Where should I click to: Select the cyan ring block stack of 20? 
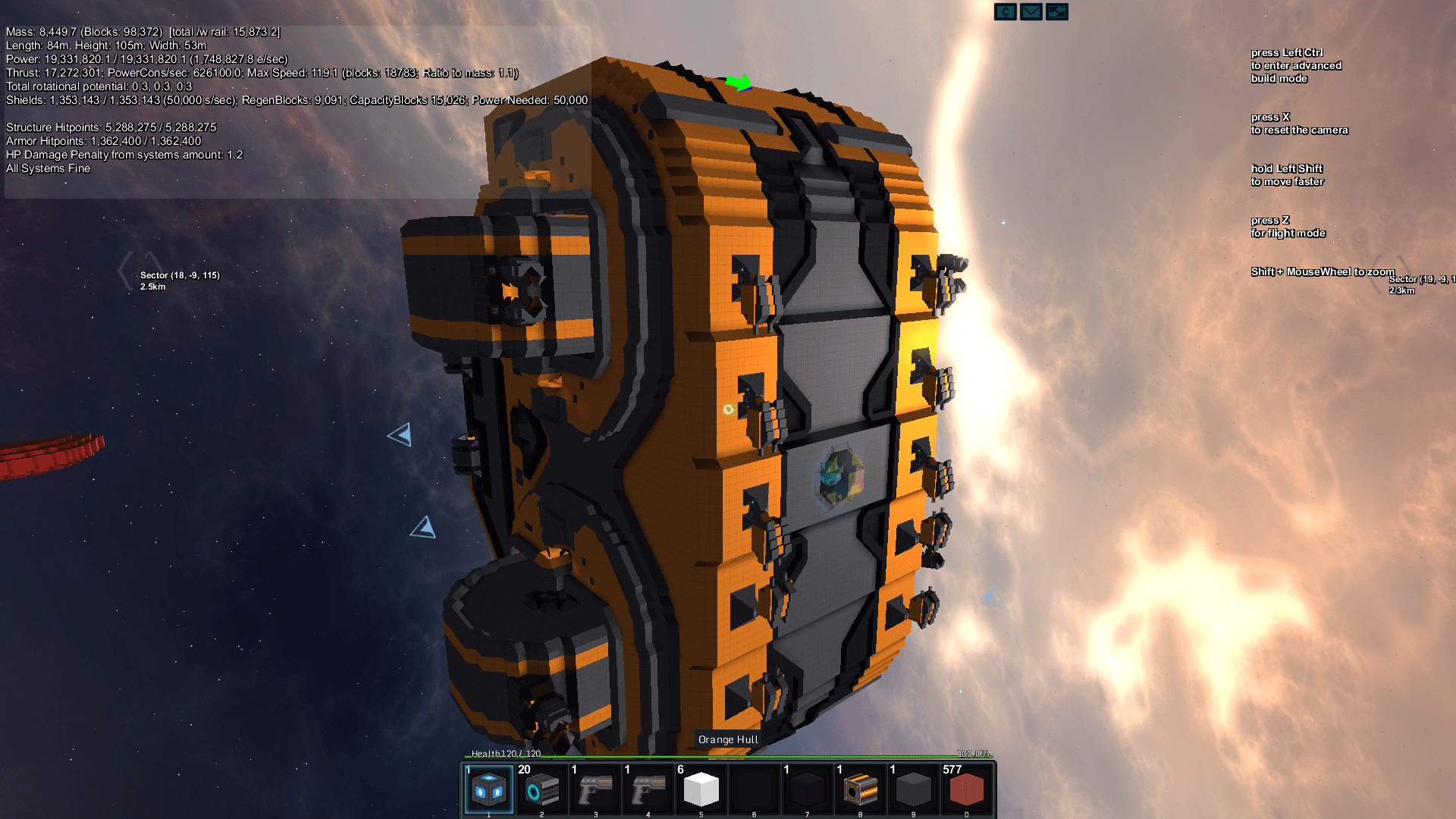pos(542,789)
